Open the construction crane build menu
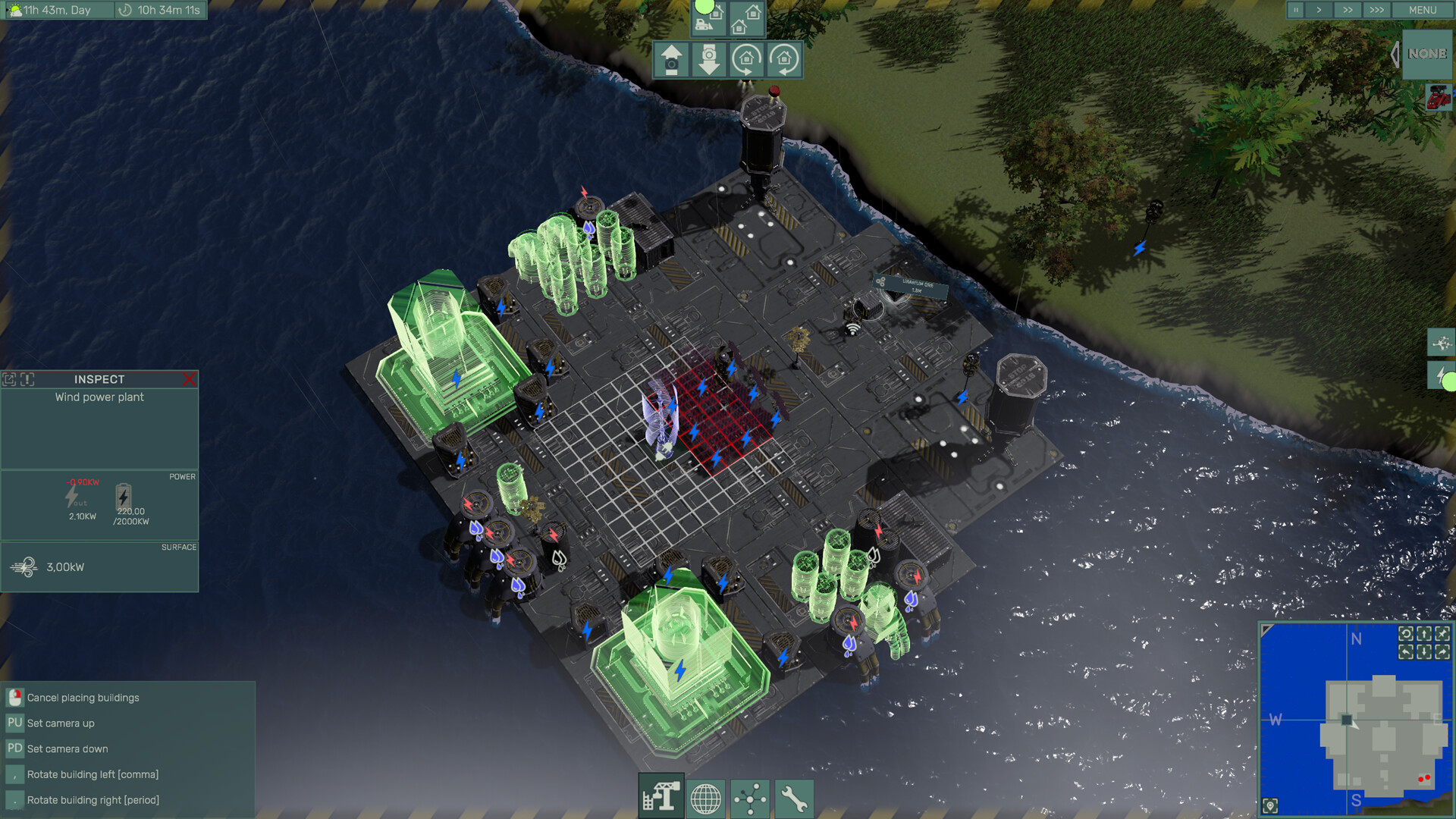1456x819 pixels. [x=661, y=798]
